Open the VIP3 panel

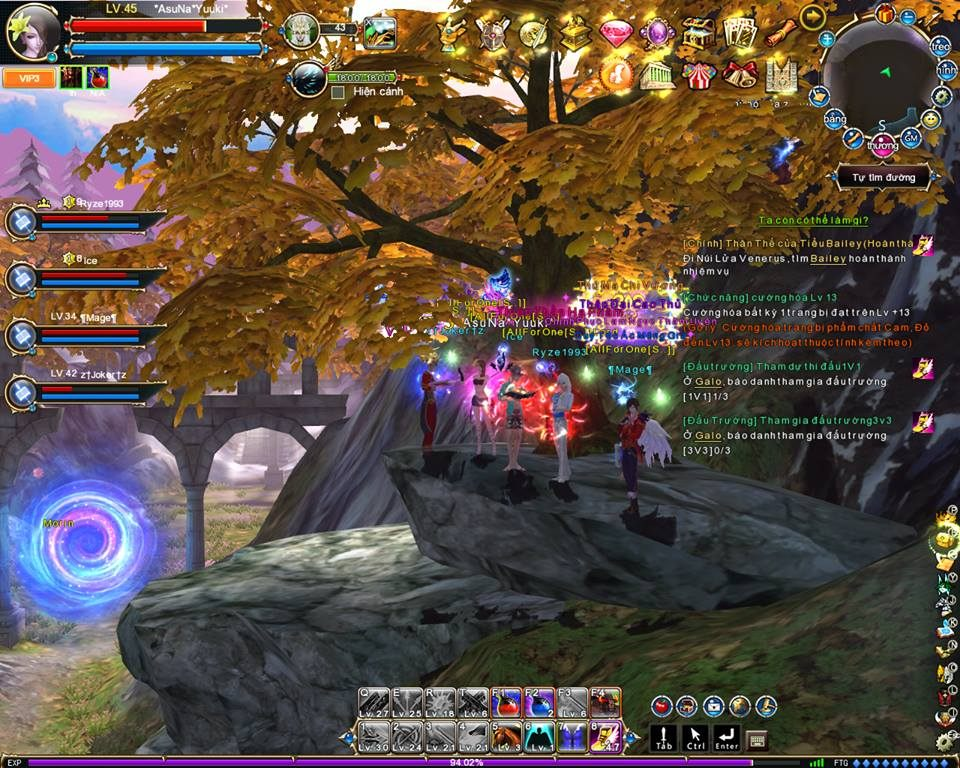28,78
